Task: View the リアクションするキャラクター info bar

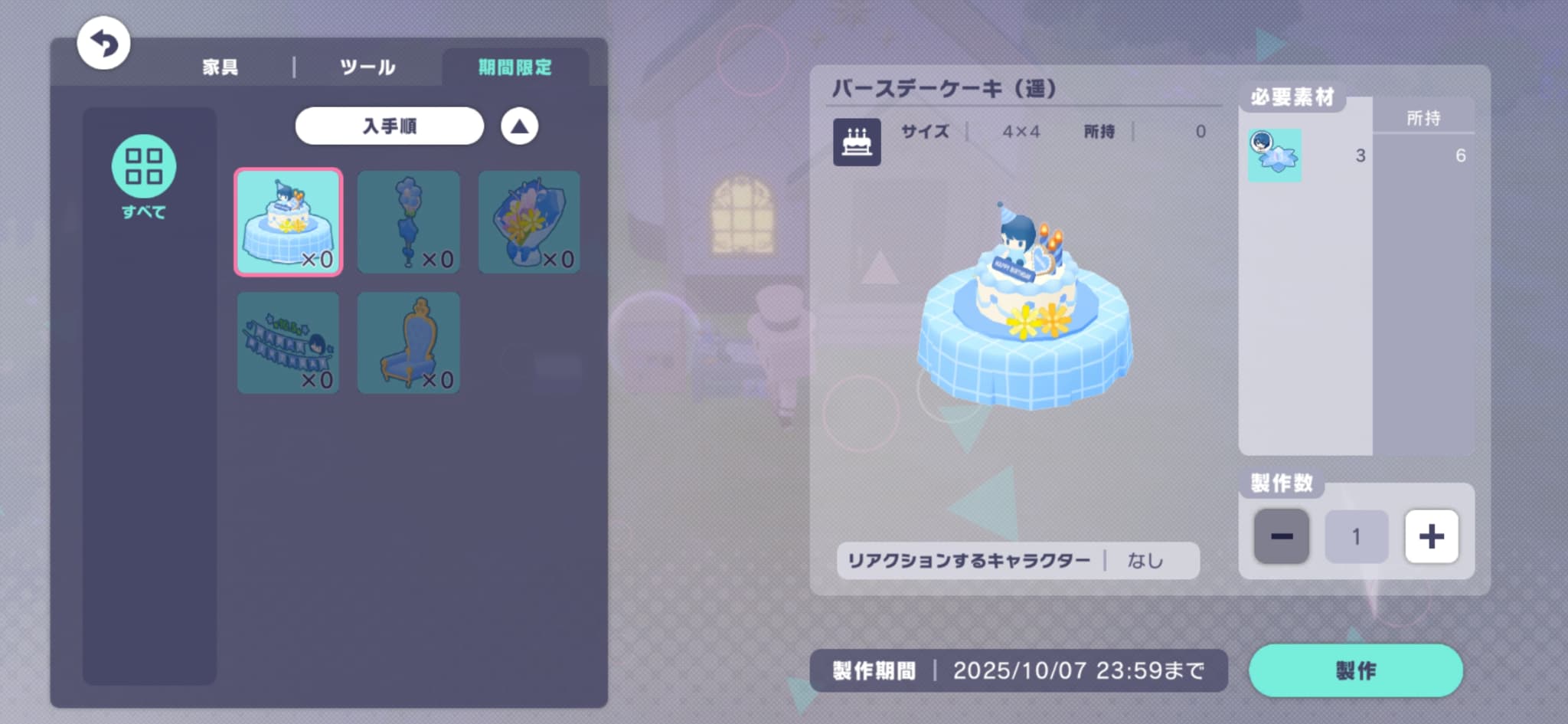Action: click(x=1018, y=561)
